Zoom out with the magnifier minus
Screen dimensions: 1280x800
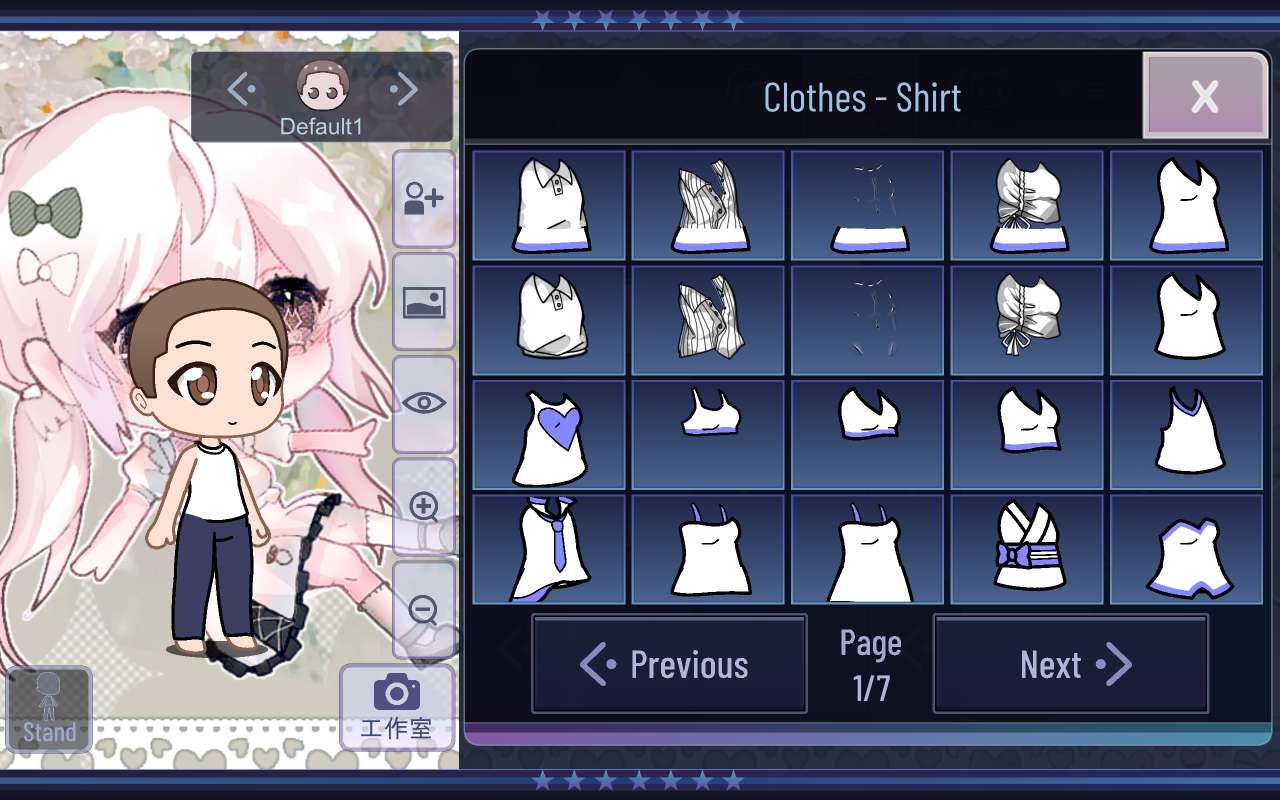[424, 609]
